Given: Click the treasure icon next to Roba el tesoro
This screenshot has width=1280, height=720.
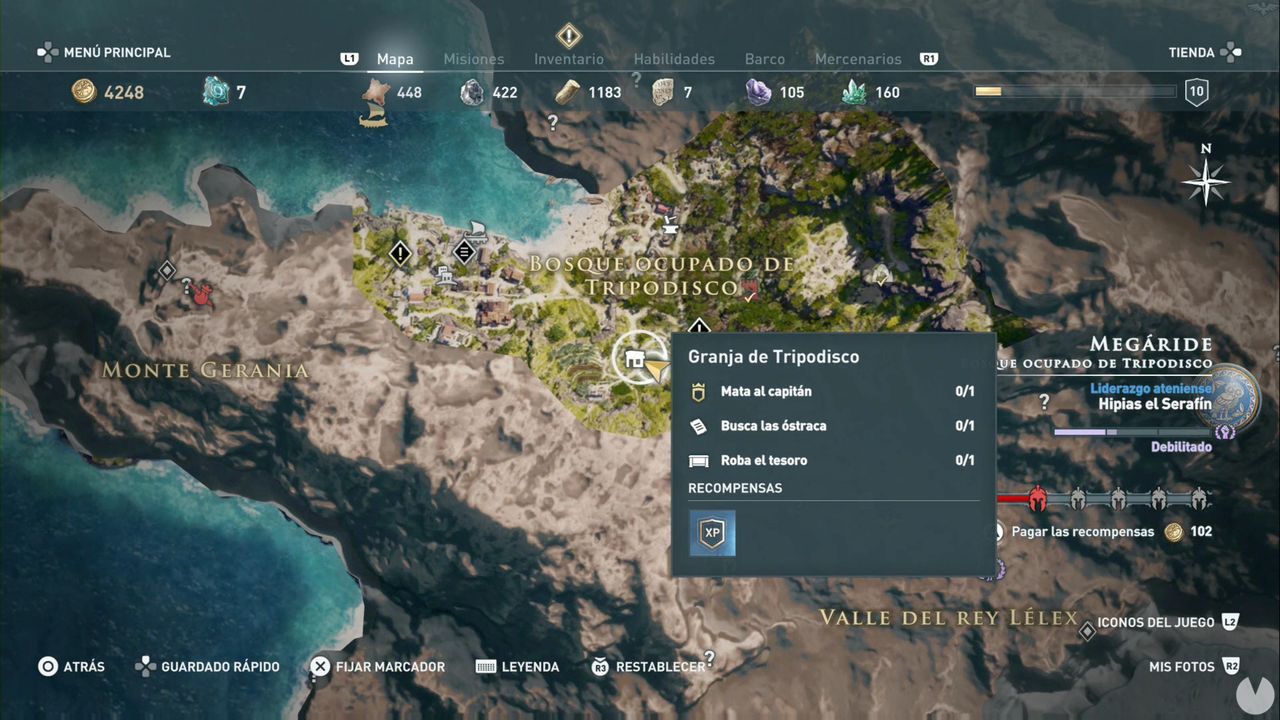Looking at the screenshot, I should click(700, 460).
